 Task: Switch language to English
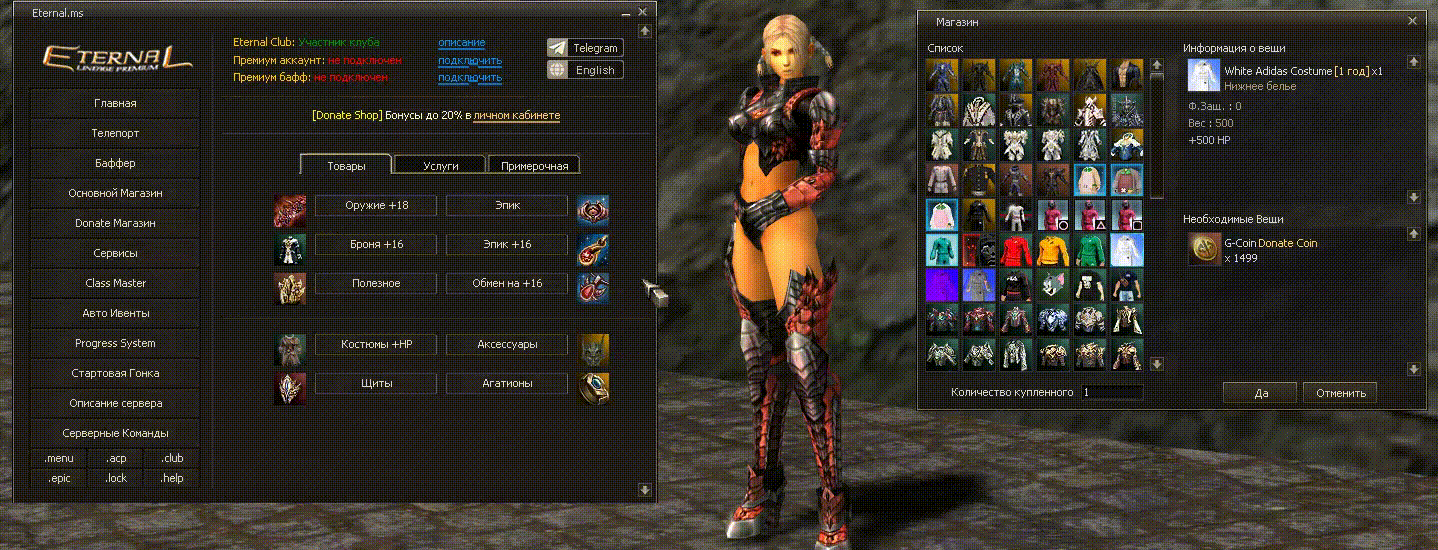[585, 70]
